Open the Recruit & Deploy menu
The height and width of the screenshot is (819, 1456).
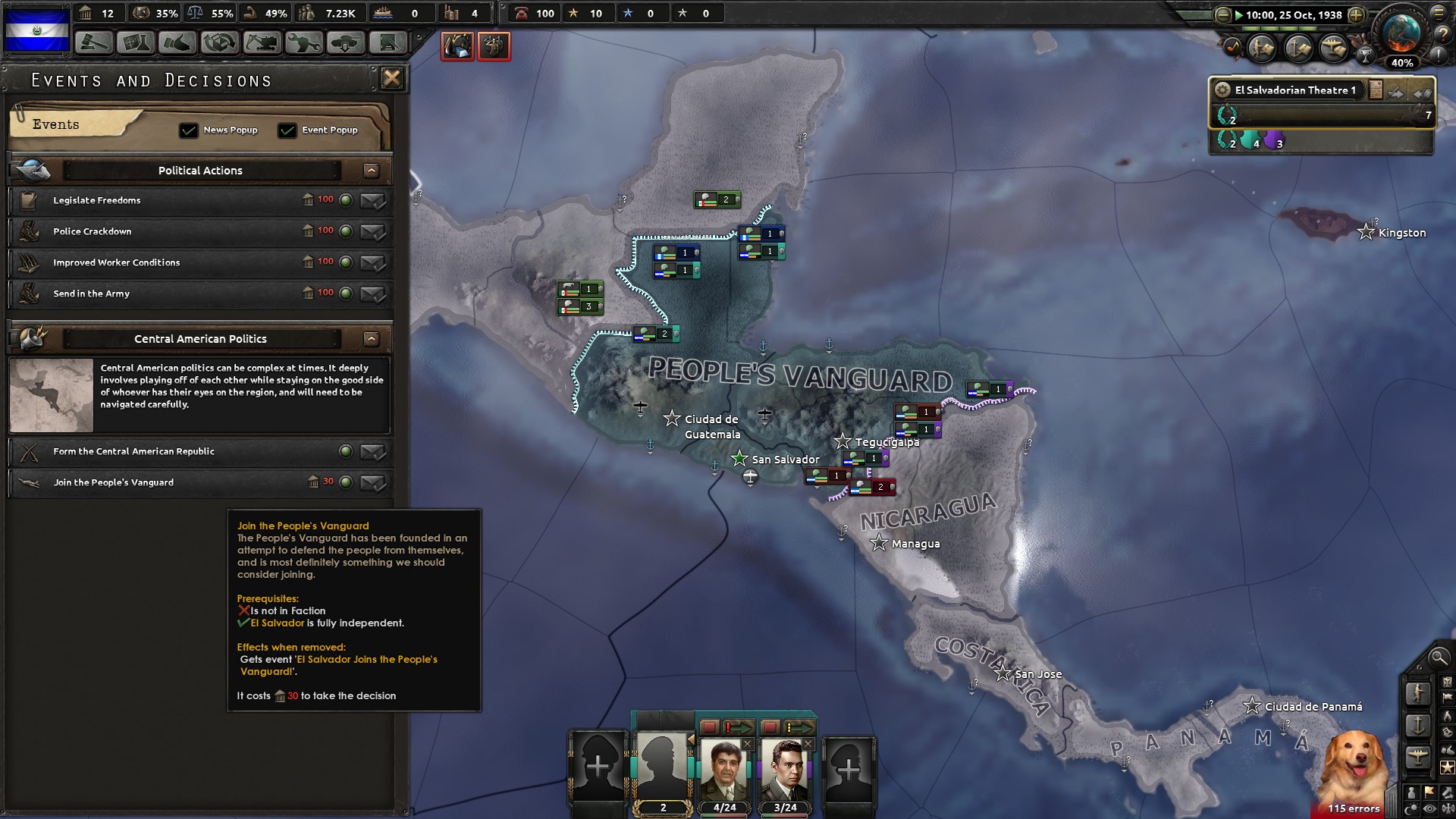tap(345, 42)
